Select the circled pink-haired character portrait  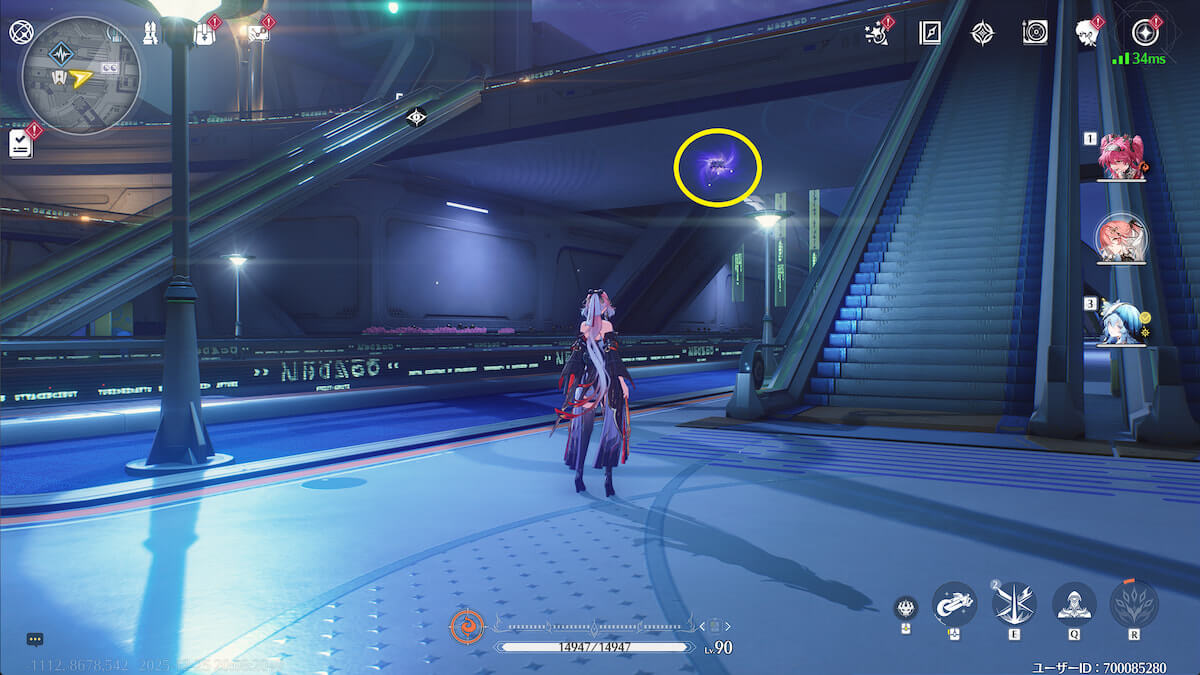click(x=1121, y=239)
